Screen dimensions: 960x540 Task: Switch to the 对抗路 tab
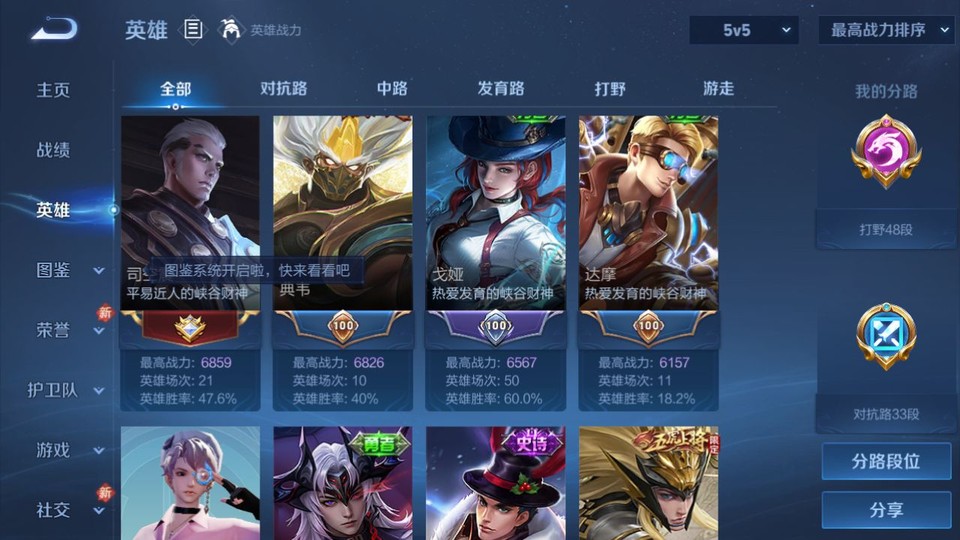[x=283, y=88]
